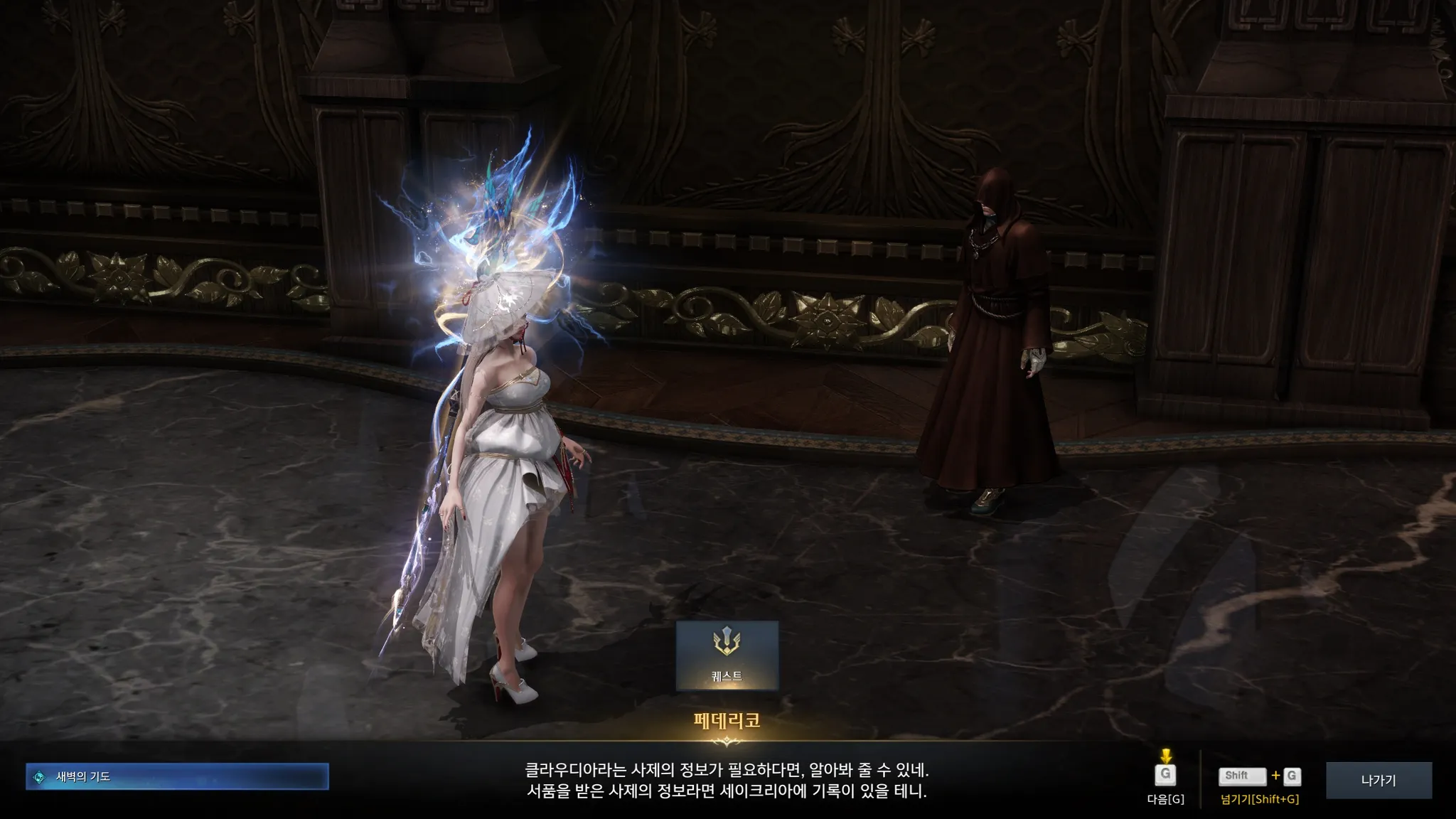Open the 퀘스트 quest dialogue option
Image resolution: width=1456 pixels, height=819 pixels.
point(727,655)
